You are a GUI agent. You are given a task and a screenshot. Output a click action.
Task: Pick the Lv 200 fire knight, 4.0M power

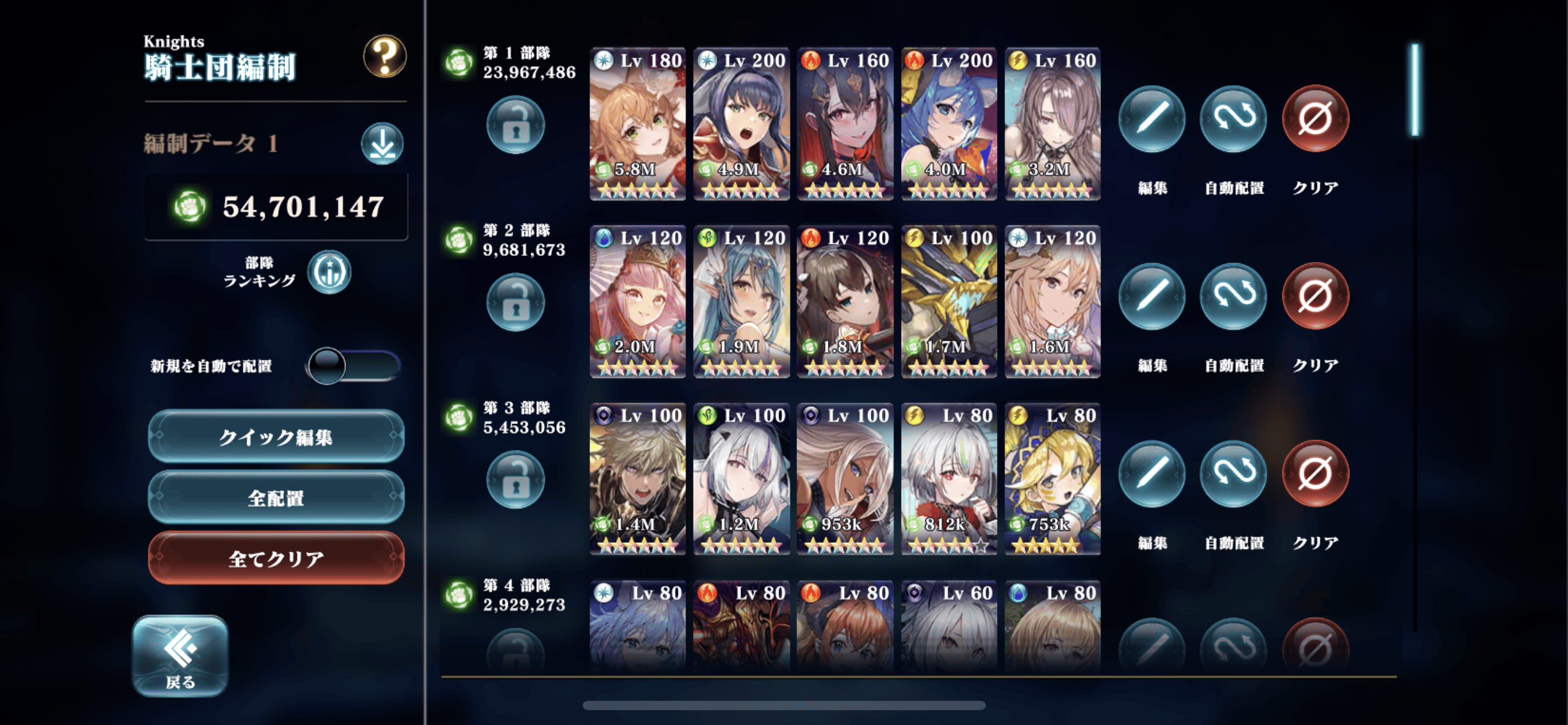click(949, 124)
